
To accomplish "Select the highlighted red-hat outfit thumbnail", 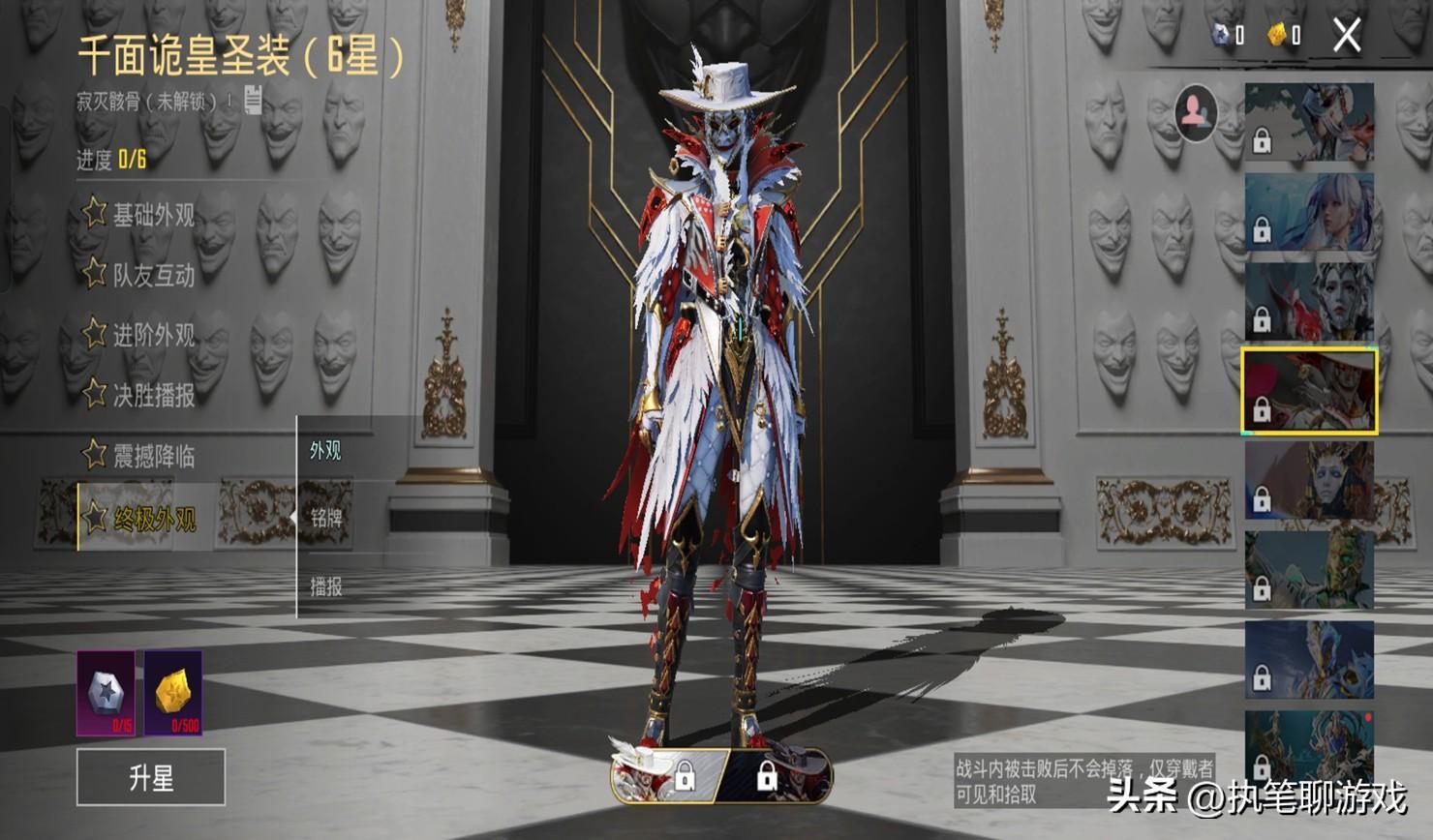I will tap(1309, 391).
